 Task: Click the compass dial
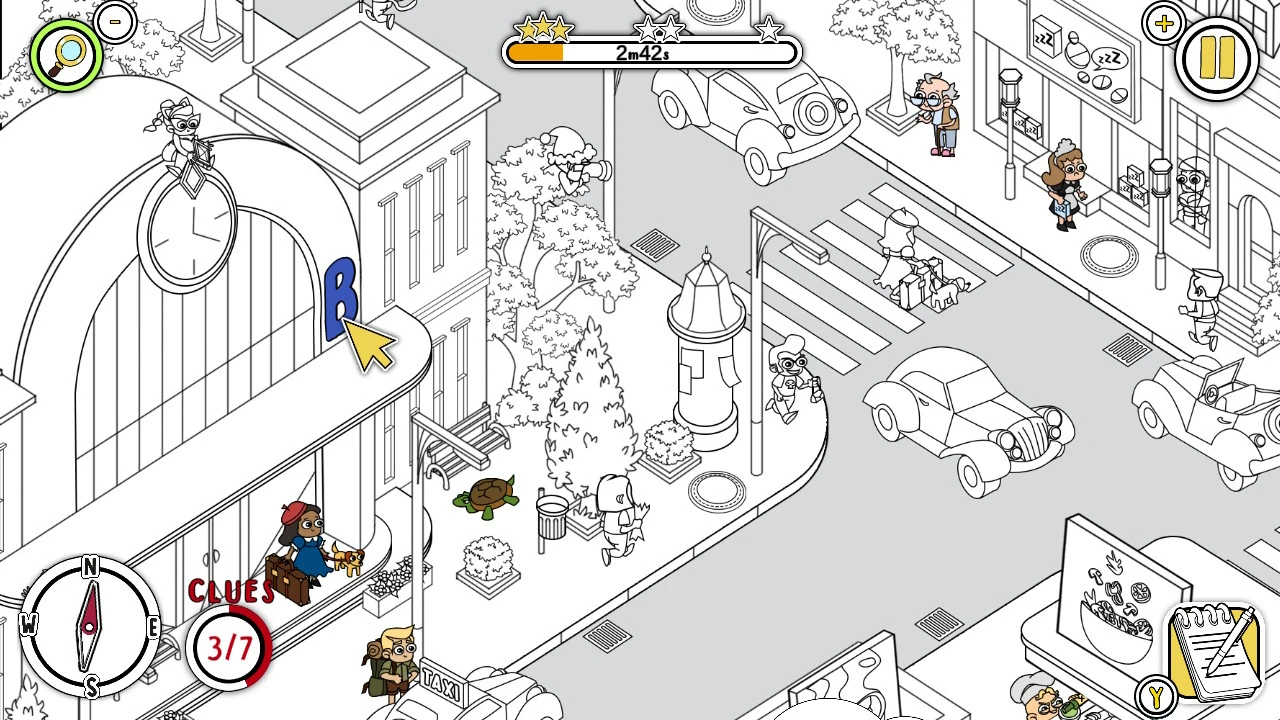coord(90,627)
